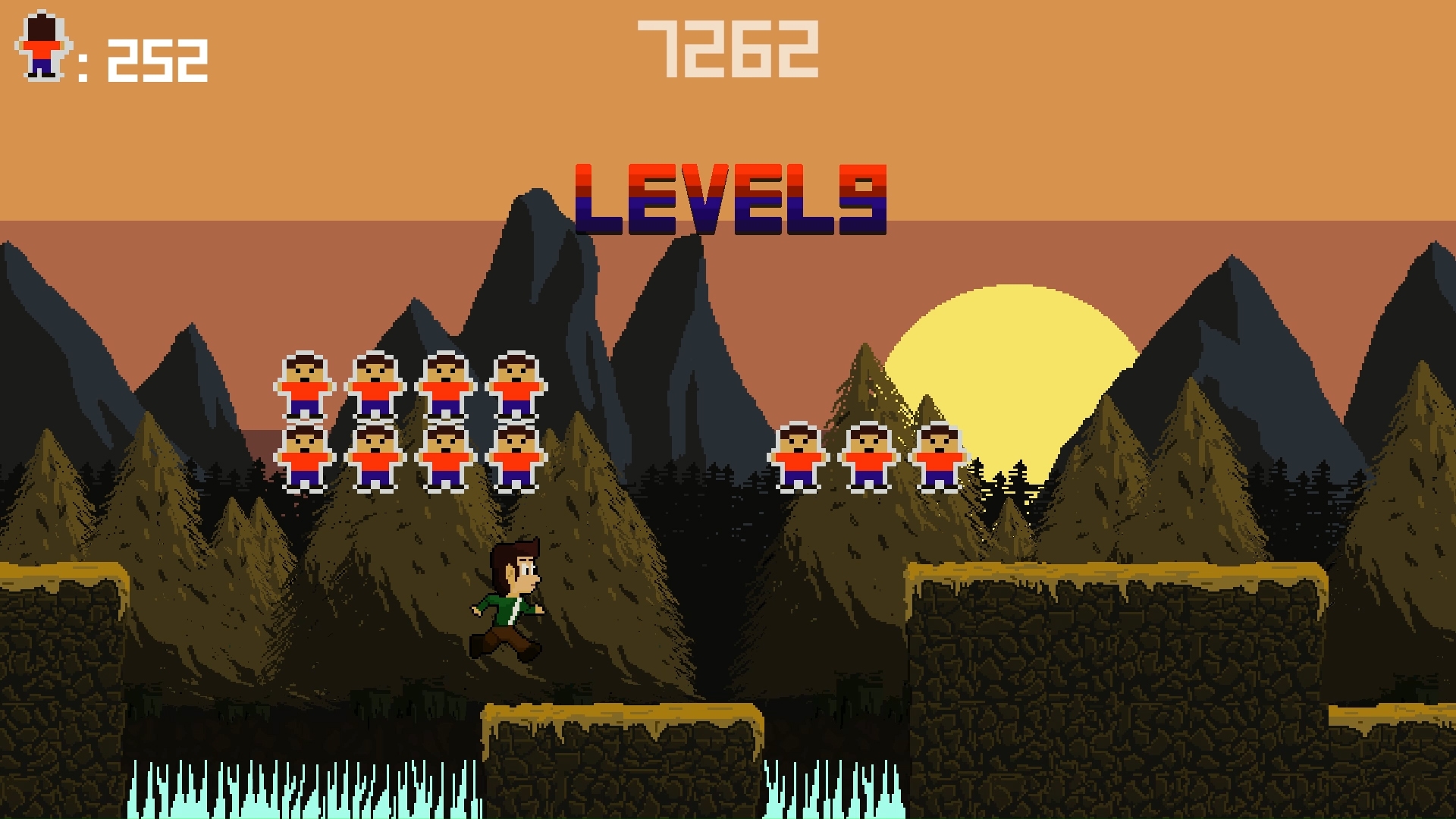This screenshot has height=819, width=1456.
Task: Click the second enemy in the top row
Action: point(375,383)
